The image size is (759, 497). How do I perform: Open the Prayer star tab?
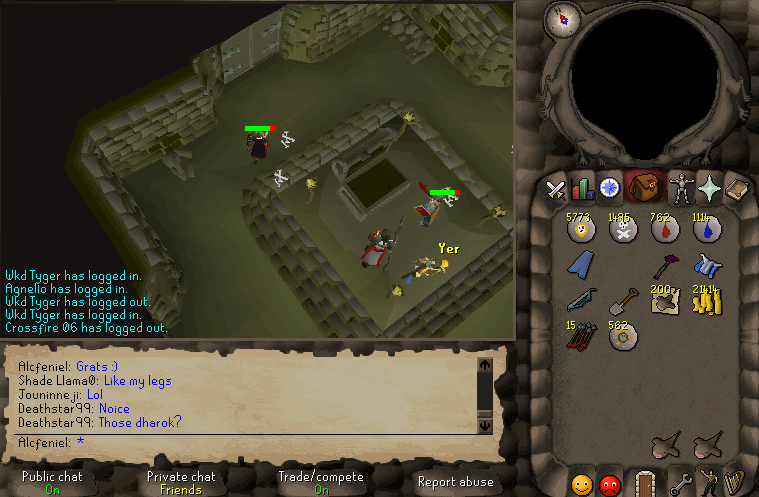tap(710, 188)
